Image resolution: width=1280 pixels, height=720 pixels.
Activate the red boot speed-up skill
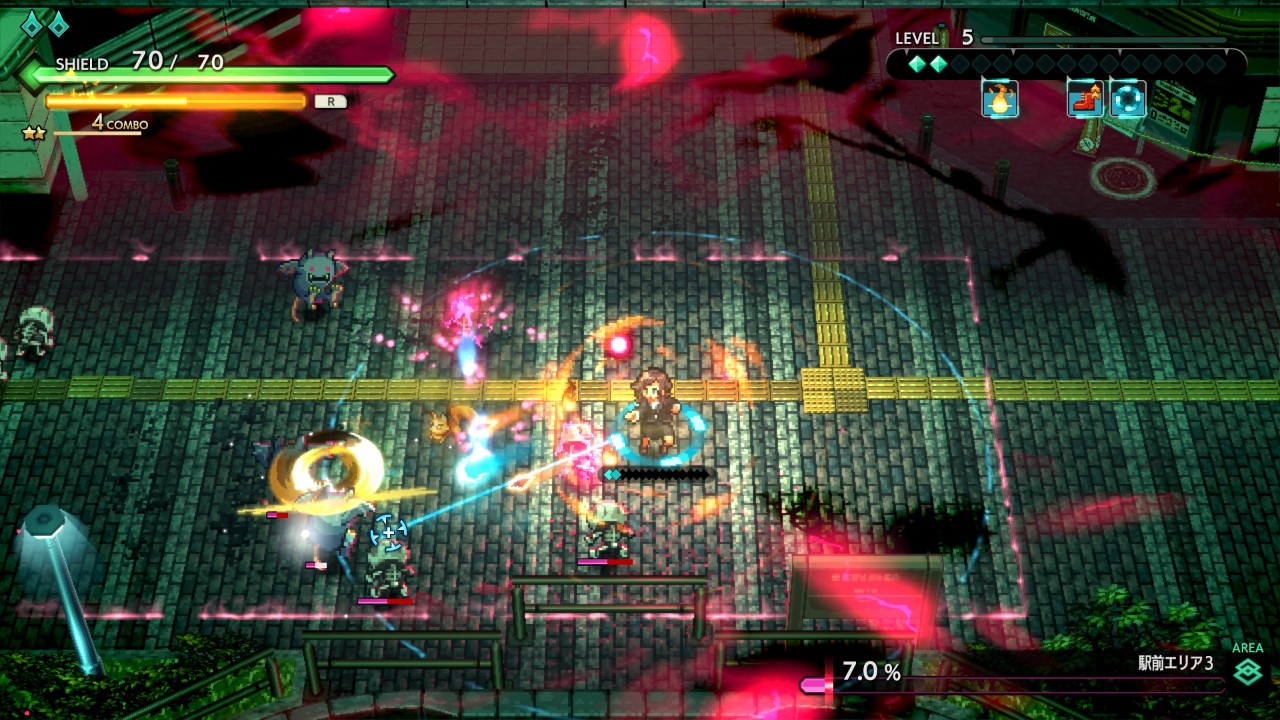click(1085, 99)
